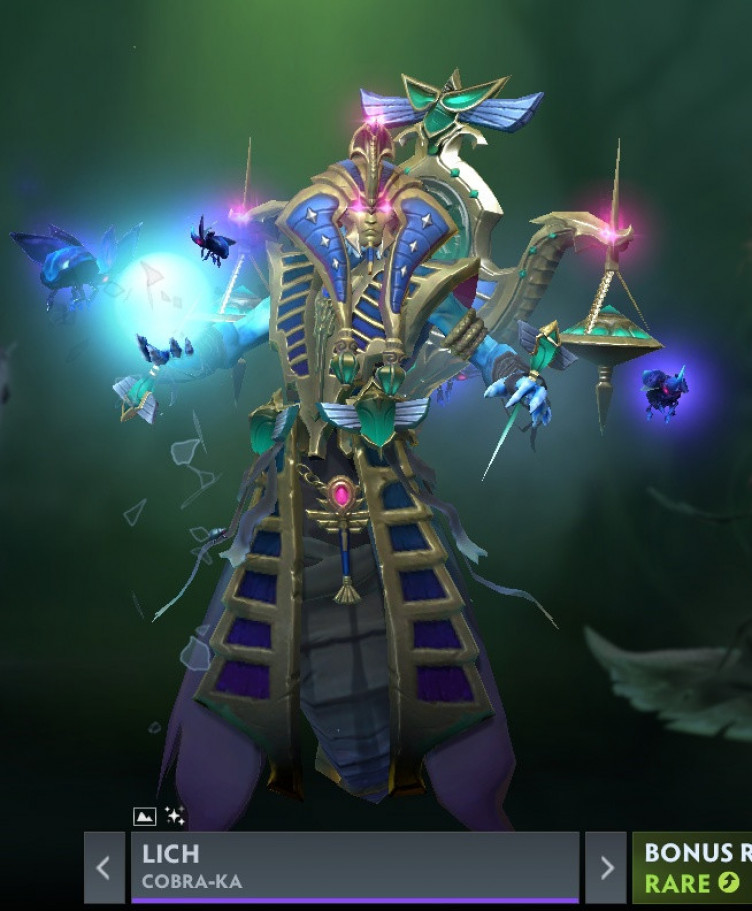Advance to the next item with right arrow

(x=606, y=867)
